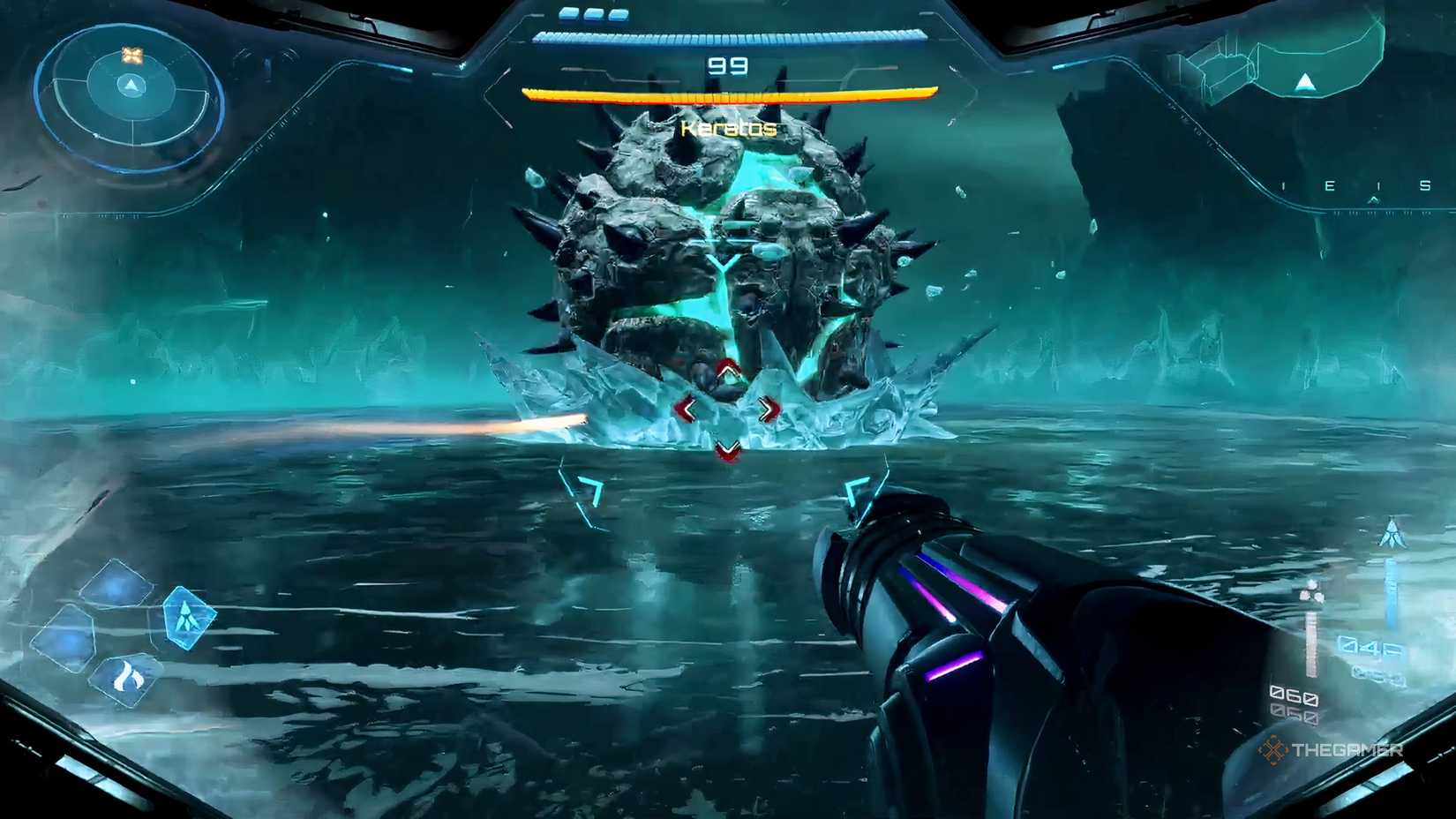1456x819 pixels.
Task: Toggle the third energy tank indicator
Action: click(x=618, y=14)
